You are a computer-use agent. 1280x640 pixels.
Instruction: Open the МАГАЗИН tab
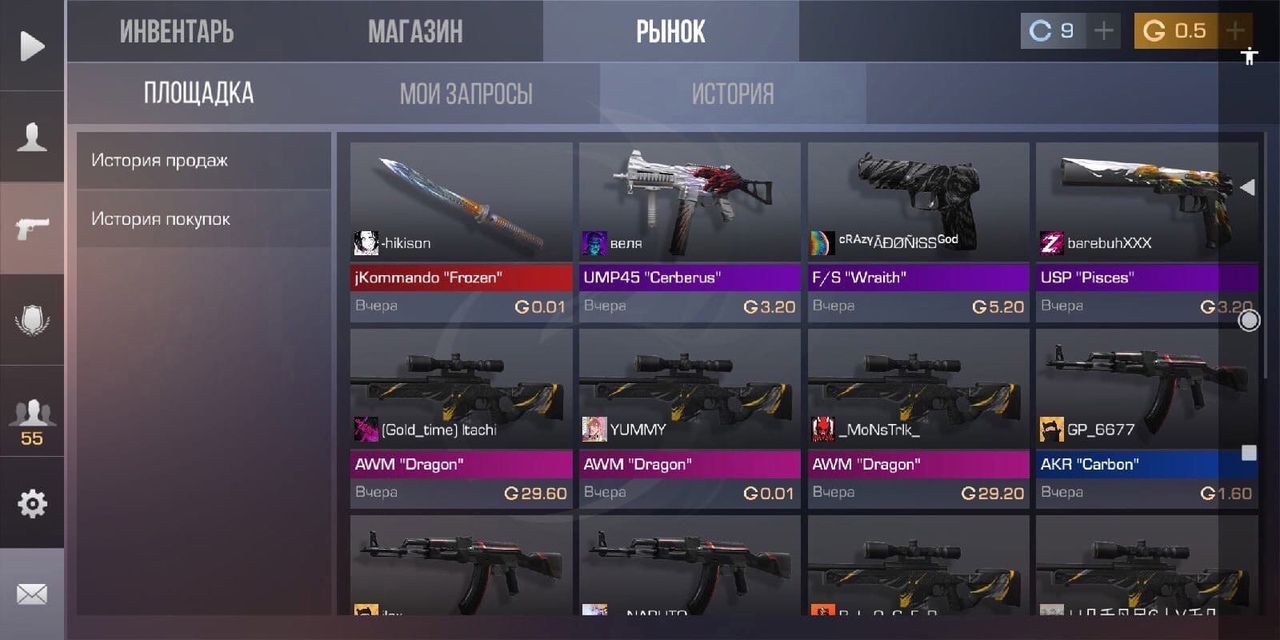pos(415,31)
